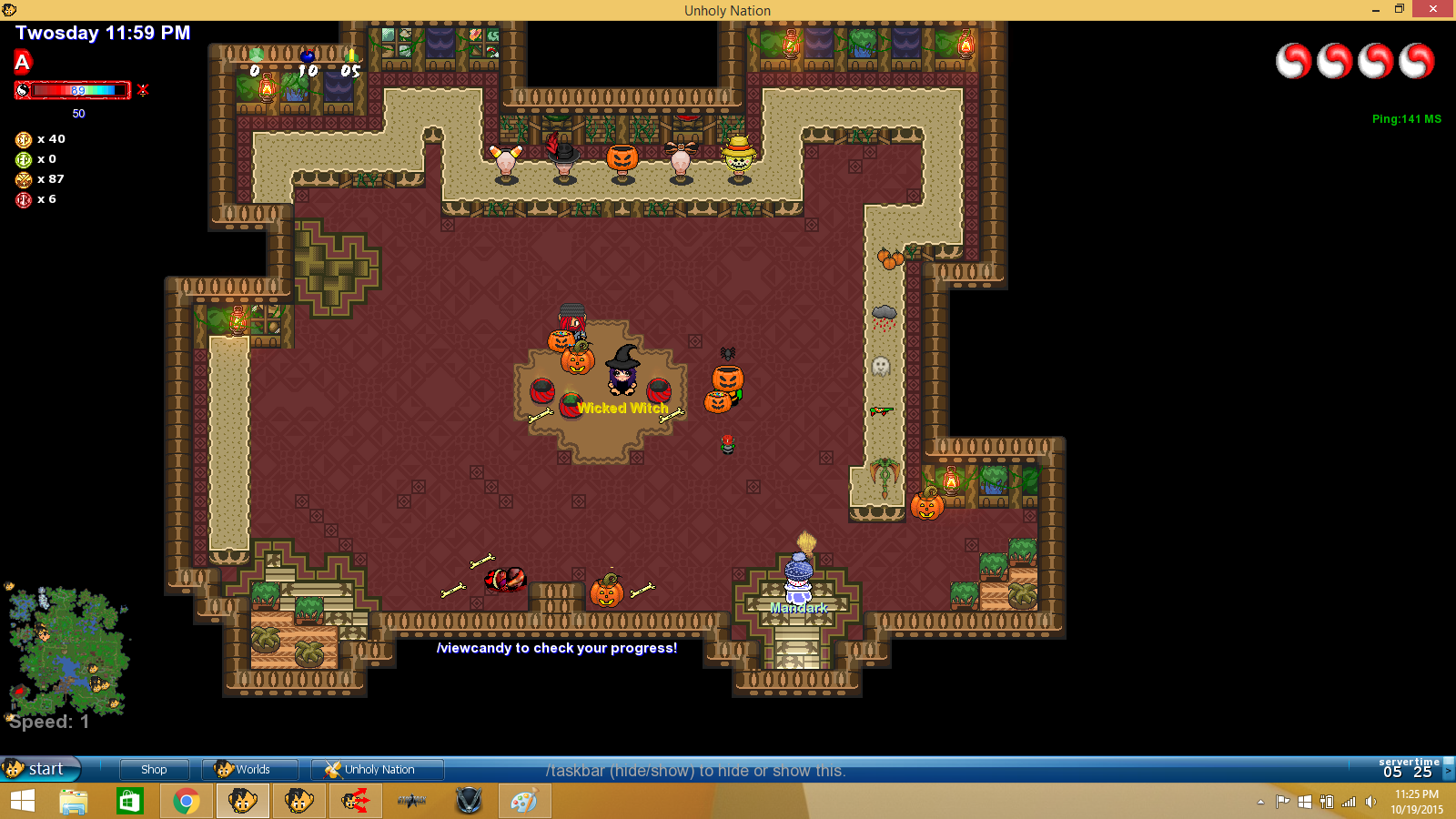Open the overworld minimap

(x=67, y=650)
